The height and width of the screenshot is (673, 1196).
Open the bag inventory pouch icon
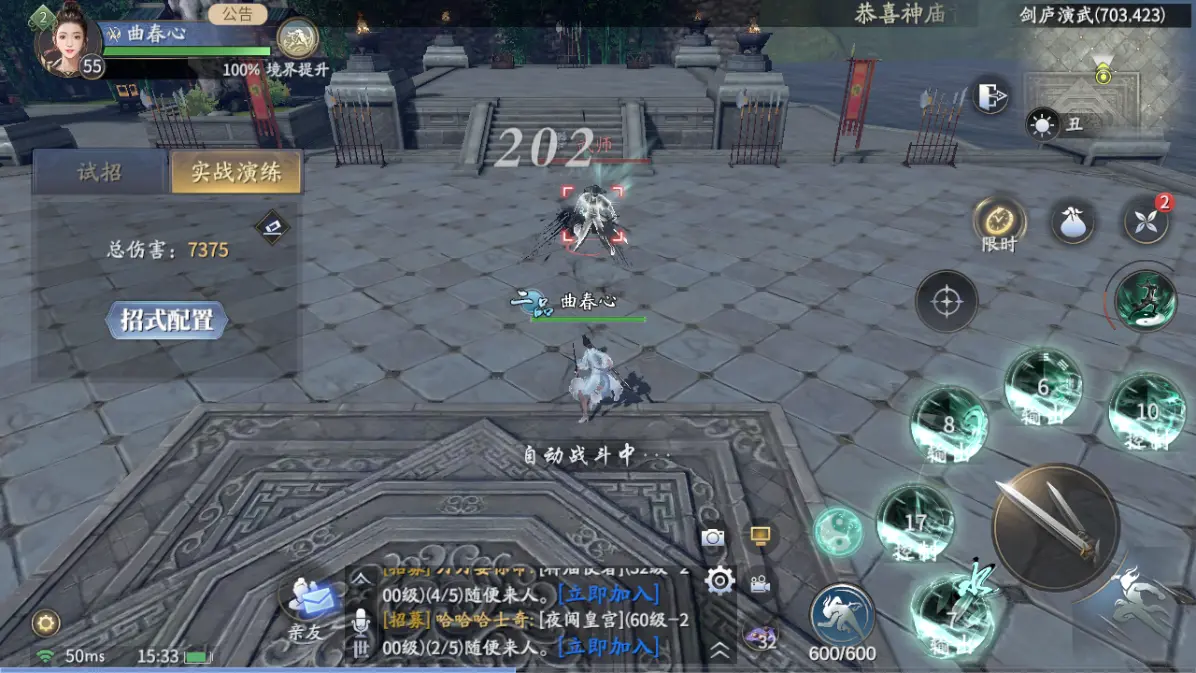1071,220
